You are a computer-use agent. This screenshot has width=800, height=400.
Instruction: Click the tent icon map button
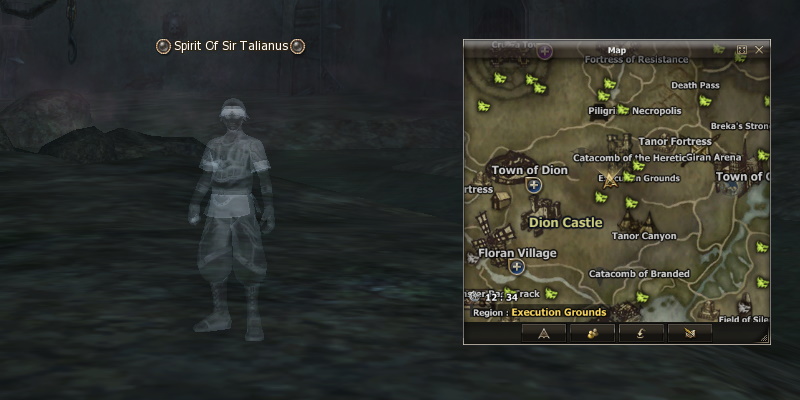click(544, 333)
